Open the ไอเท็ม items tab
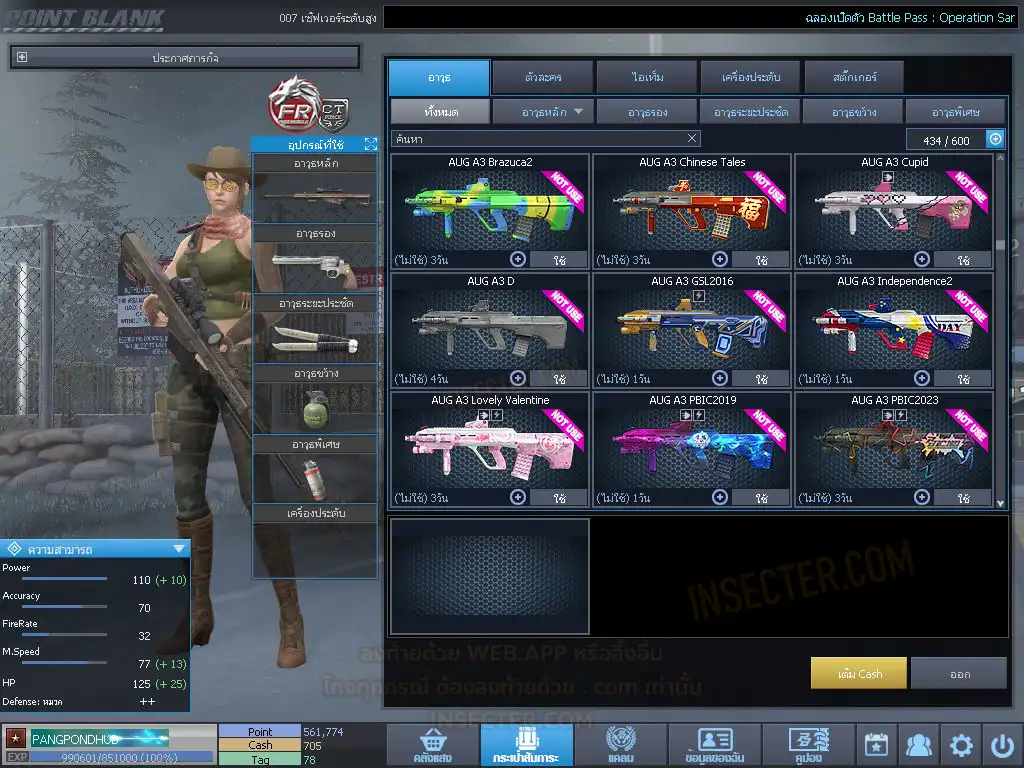The image size is (1024, 768). (x=647, y=77)
